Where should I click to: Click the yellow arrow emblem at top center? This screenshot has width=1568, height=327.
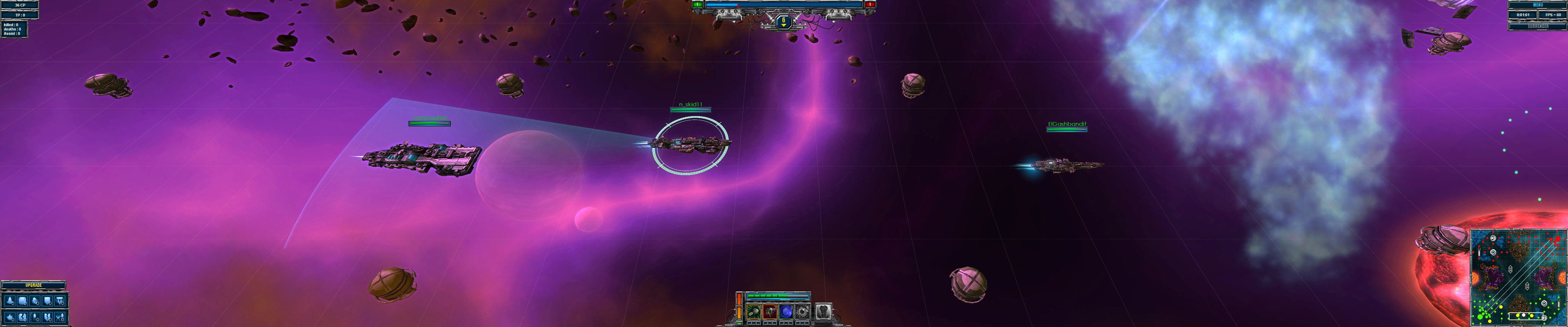coord(783,22)
